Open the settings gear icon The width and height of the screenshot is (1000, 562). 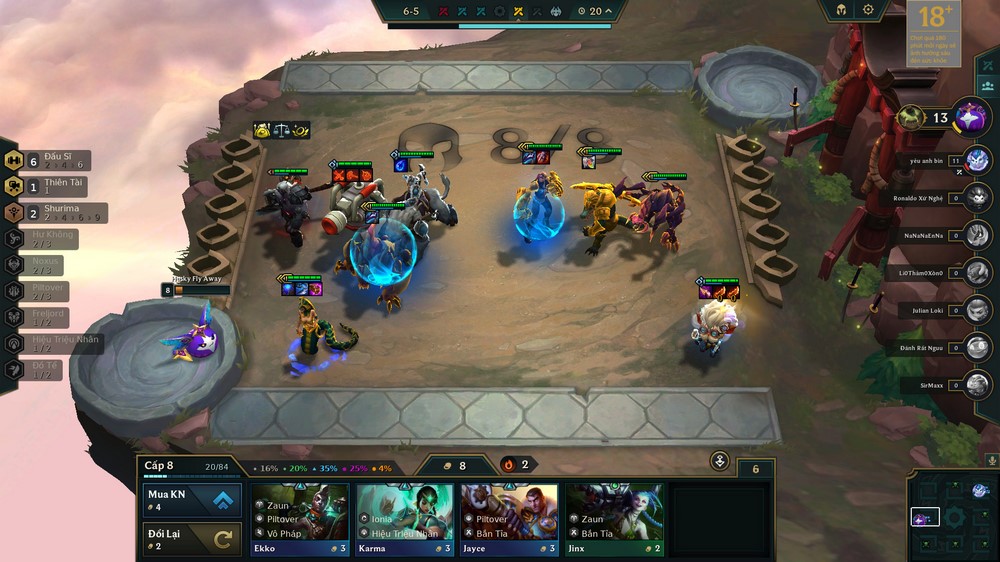point(868,10)
